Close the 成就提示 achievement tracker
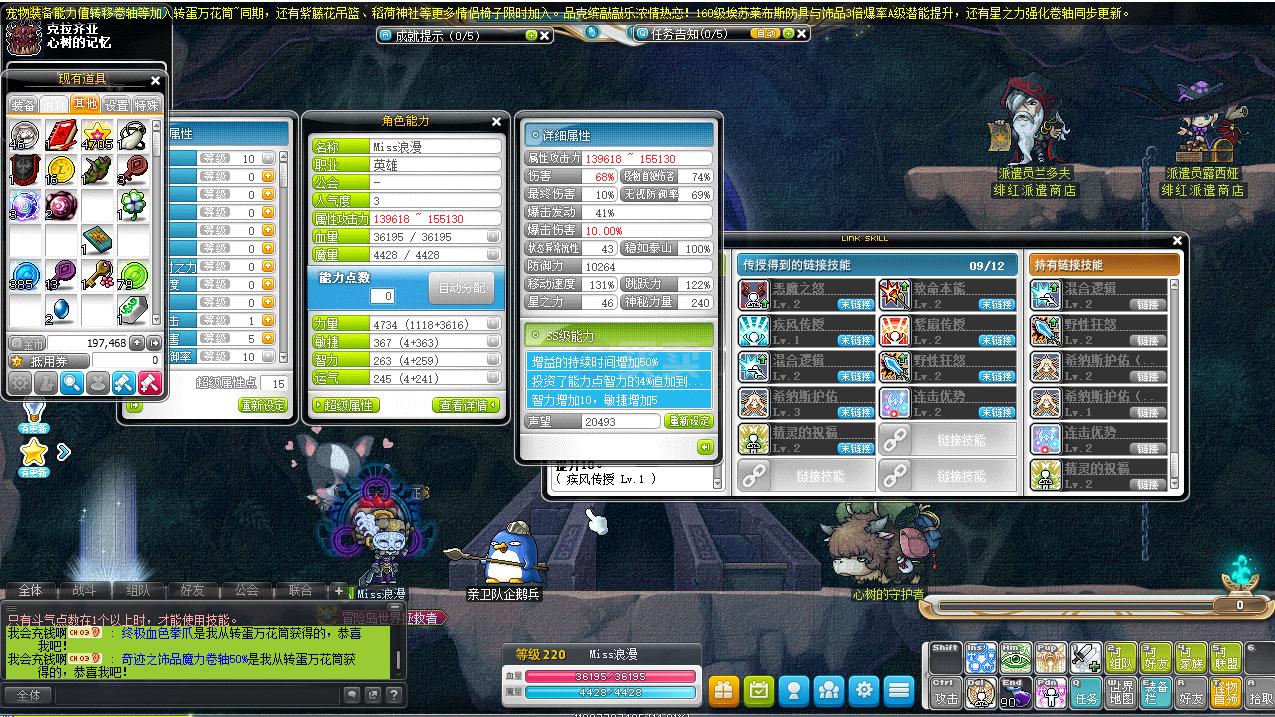The image size is (1275, 717). tap(545, 35)
